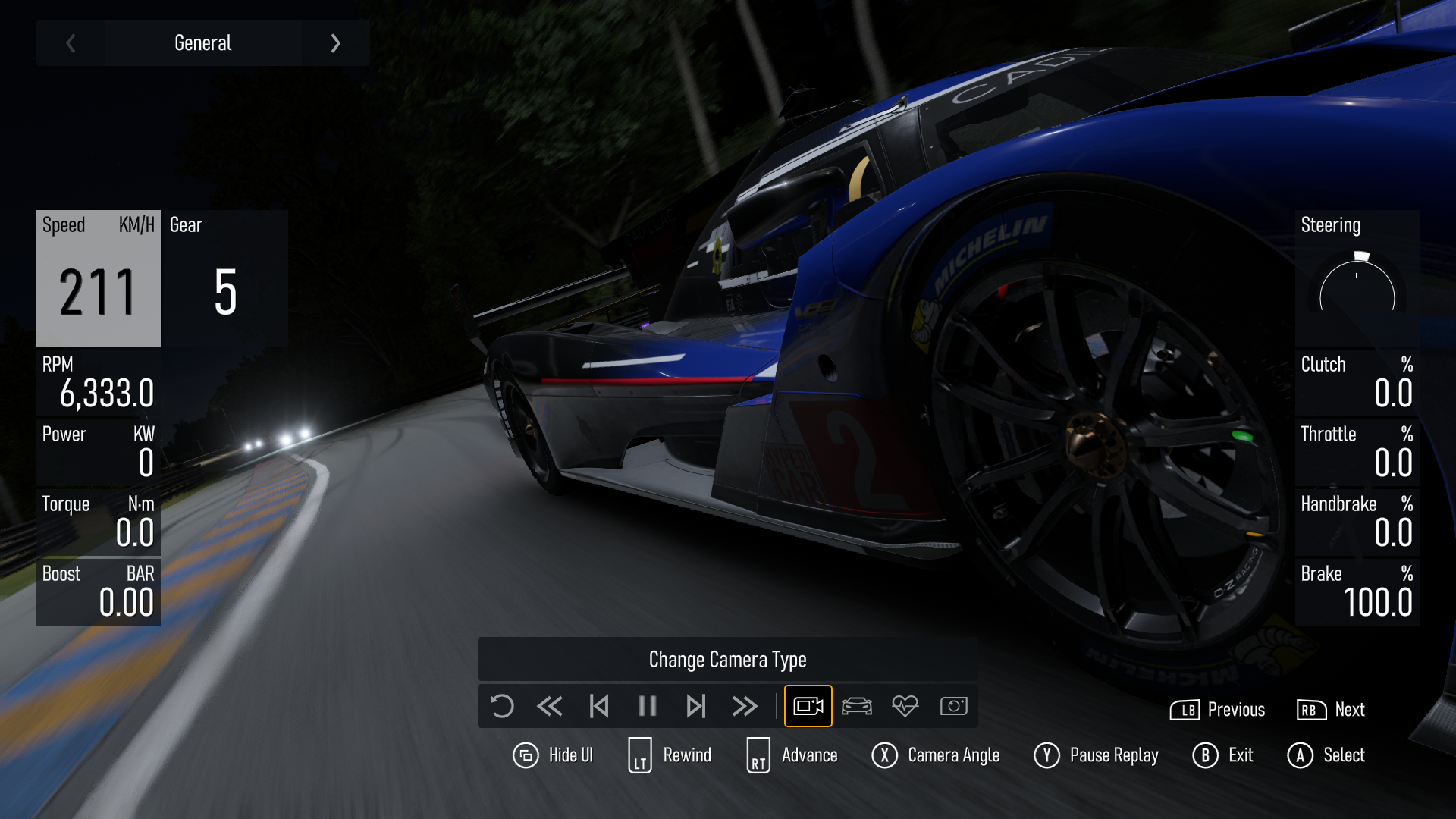Viewport: 1456px width, 819px height.
Task: Pause the replay playback
Action: point(647,706)
